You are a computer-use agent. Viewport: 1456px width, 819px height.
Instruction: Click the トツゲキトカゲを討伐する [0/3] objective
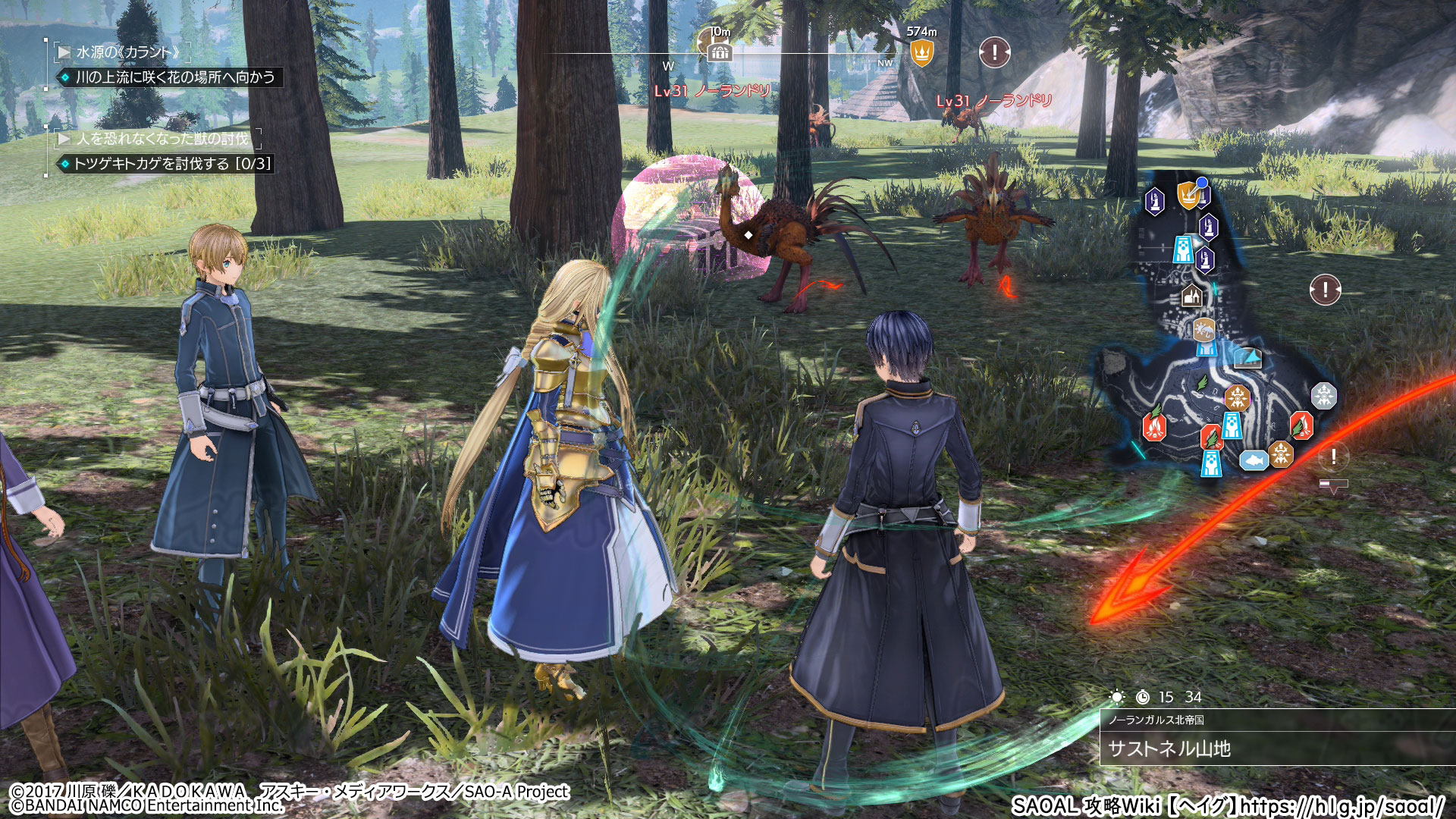(x=171, y=164)
